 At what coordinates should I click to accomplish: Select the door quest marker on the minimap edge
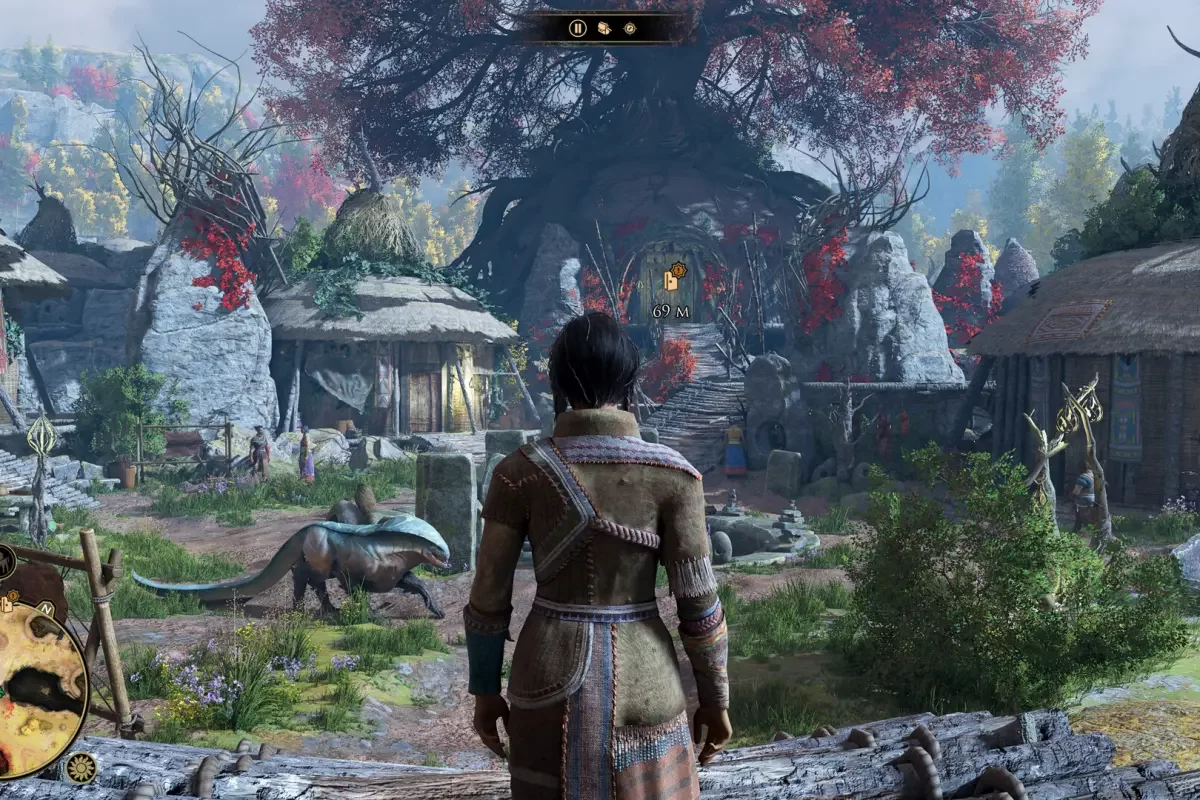(8, 602)
